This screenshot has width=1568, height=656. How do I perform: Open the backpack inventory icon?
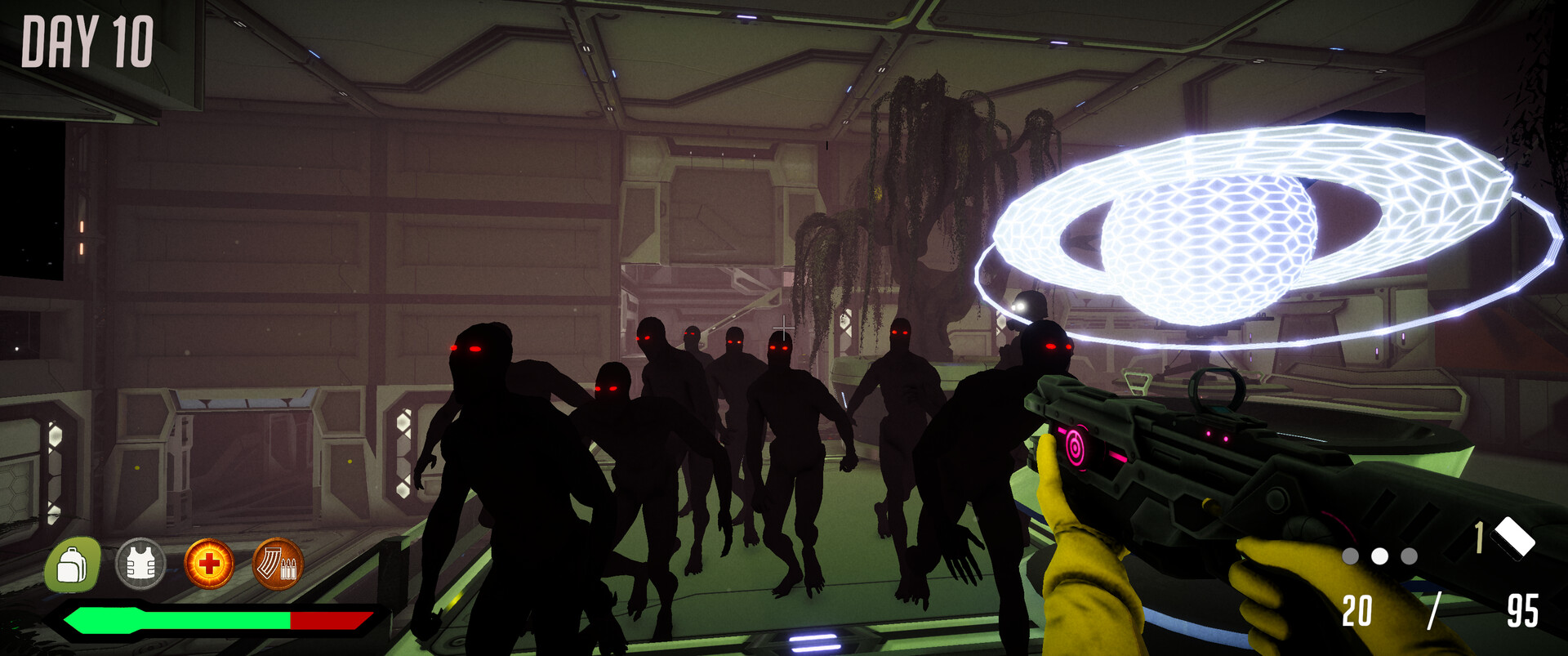tap(72, 564)
